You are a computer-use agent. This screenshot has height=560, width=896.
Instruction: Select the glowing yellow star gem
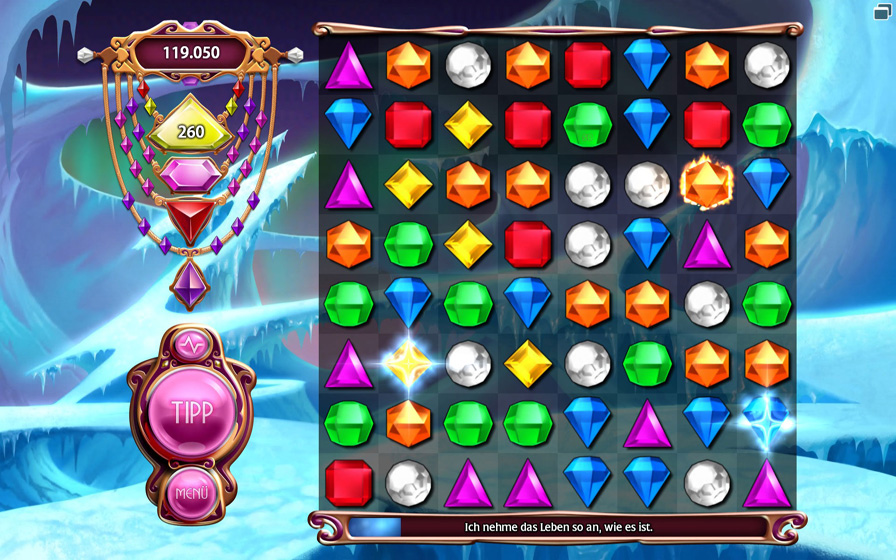click(408, 364)
